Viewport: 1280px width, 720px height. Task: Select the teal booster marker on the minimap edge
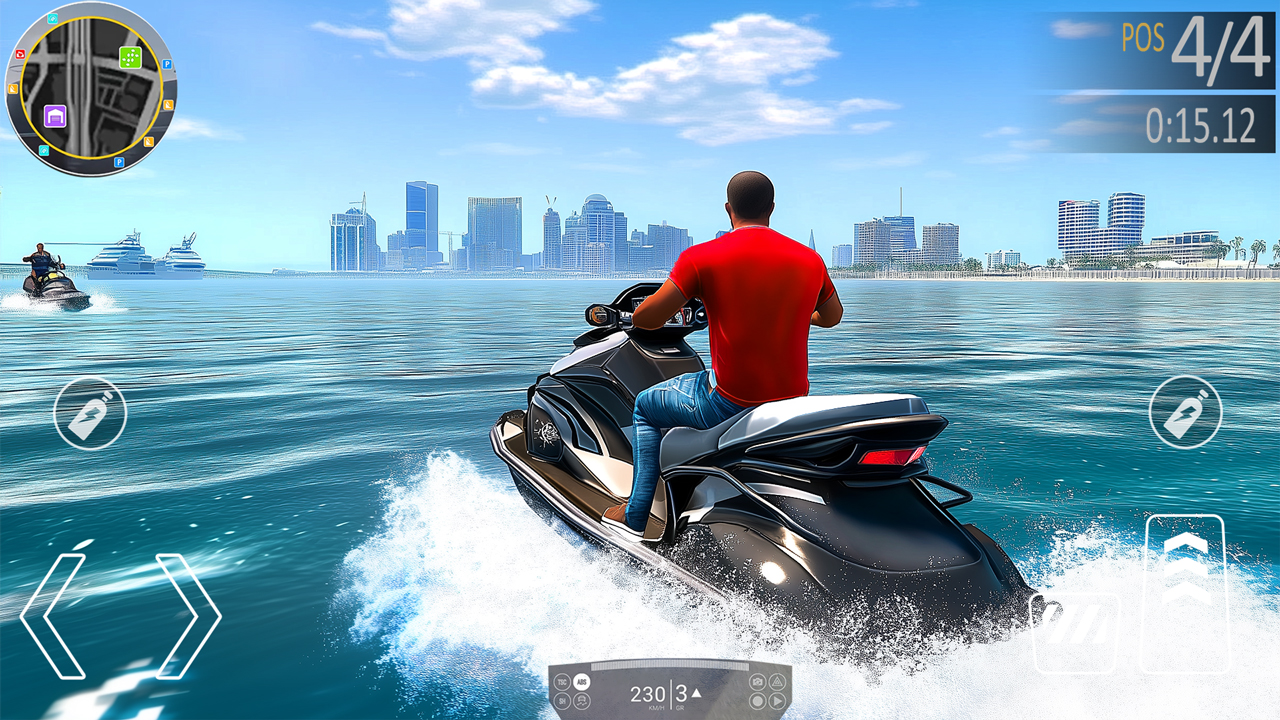coord(52,18)
